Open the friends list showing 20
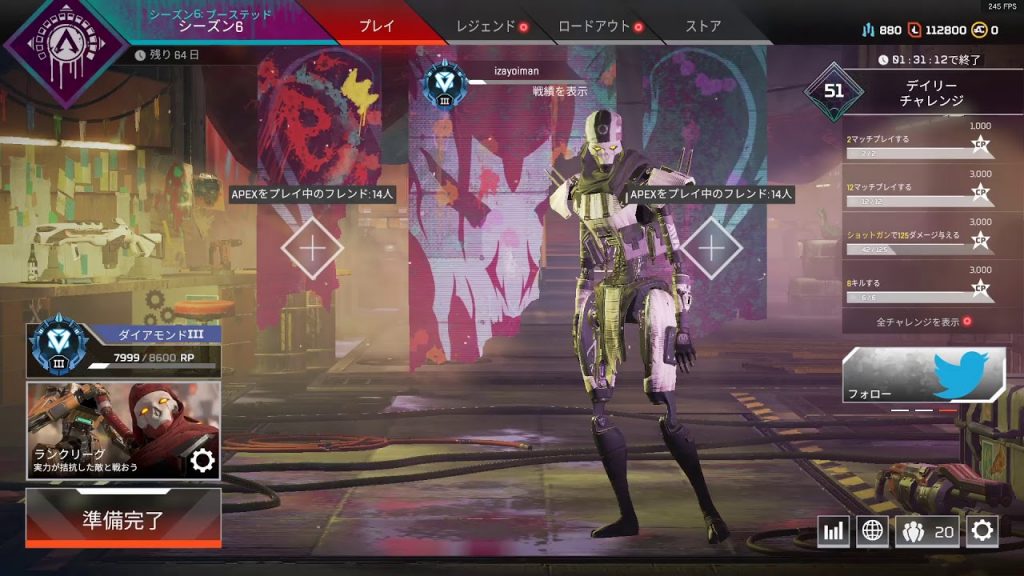Image resolution: width=1024 pixels, height=576 pixels. coord(927,531)
